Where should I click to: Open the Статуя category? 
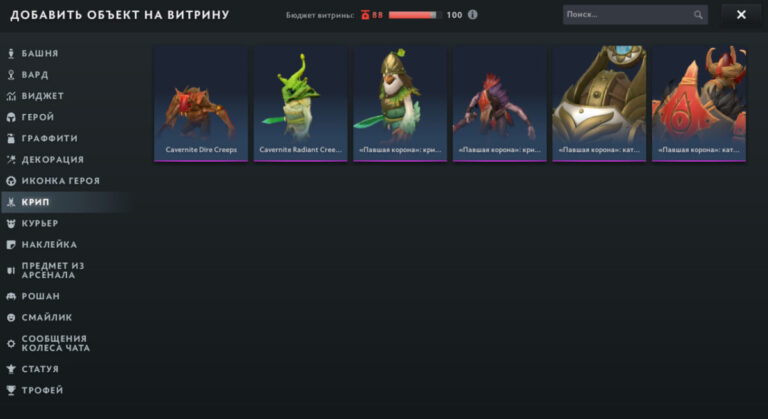click(40, 369)
